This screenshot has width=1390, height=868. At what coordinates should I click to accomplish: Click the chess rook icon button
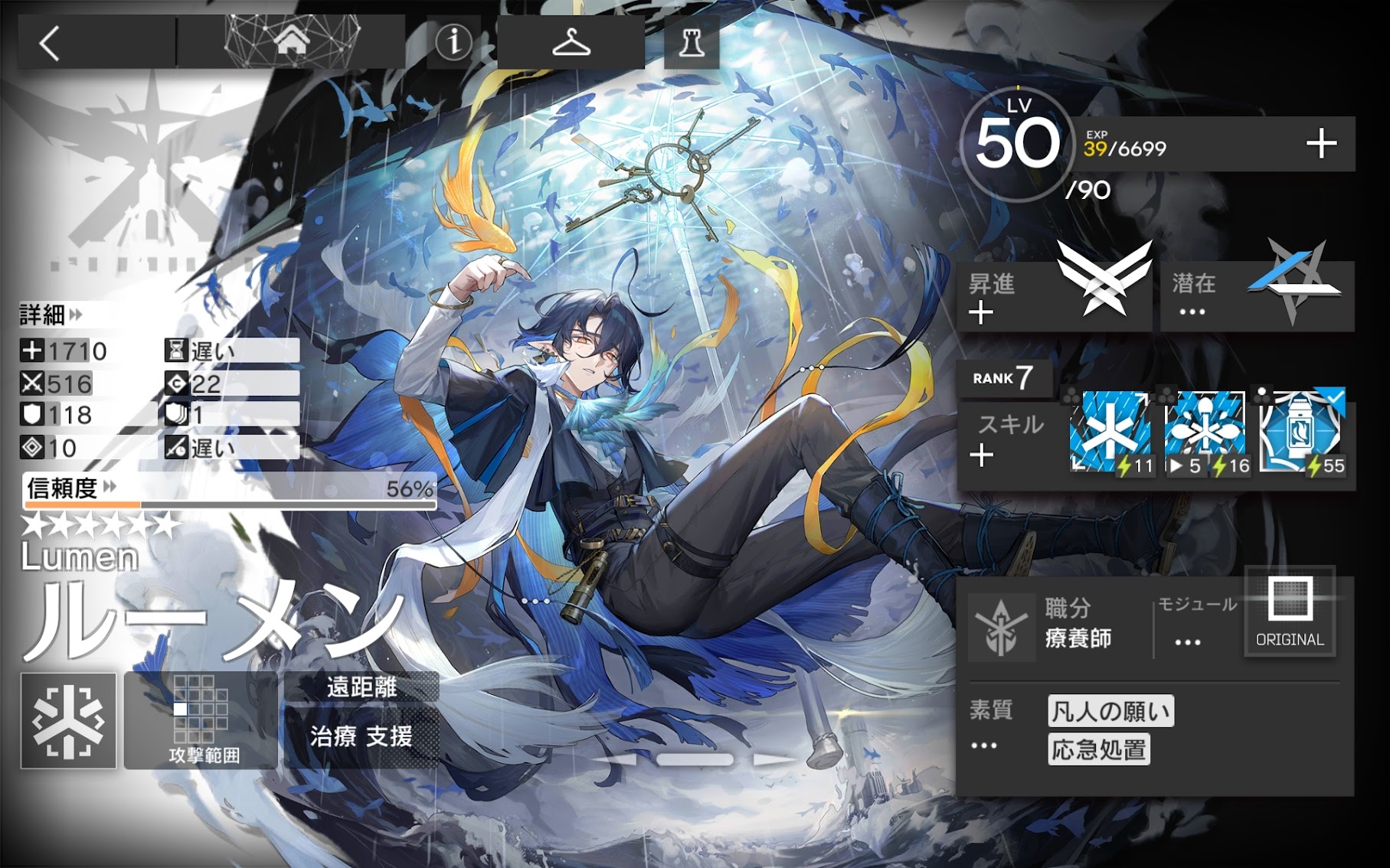[692, 43]
